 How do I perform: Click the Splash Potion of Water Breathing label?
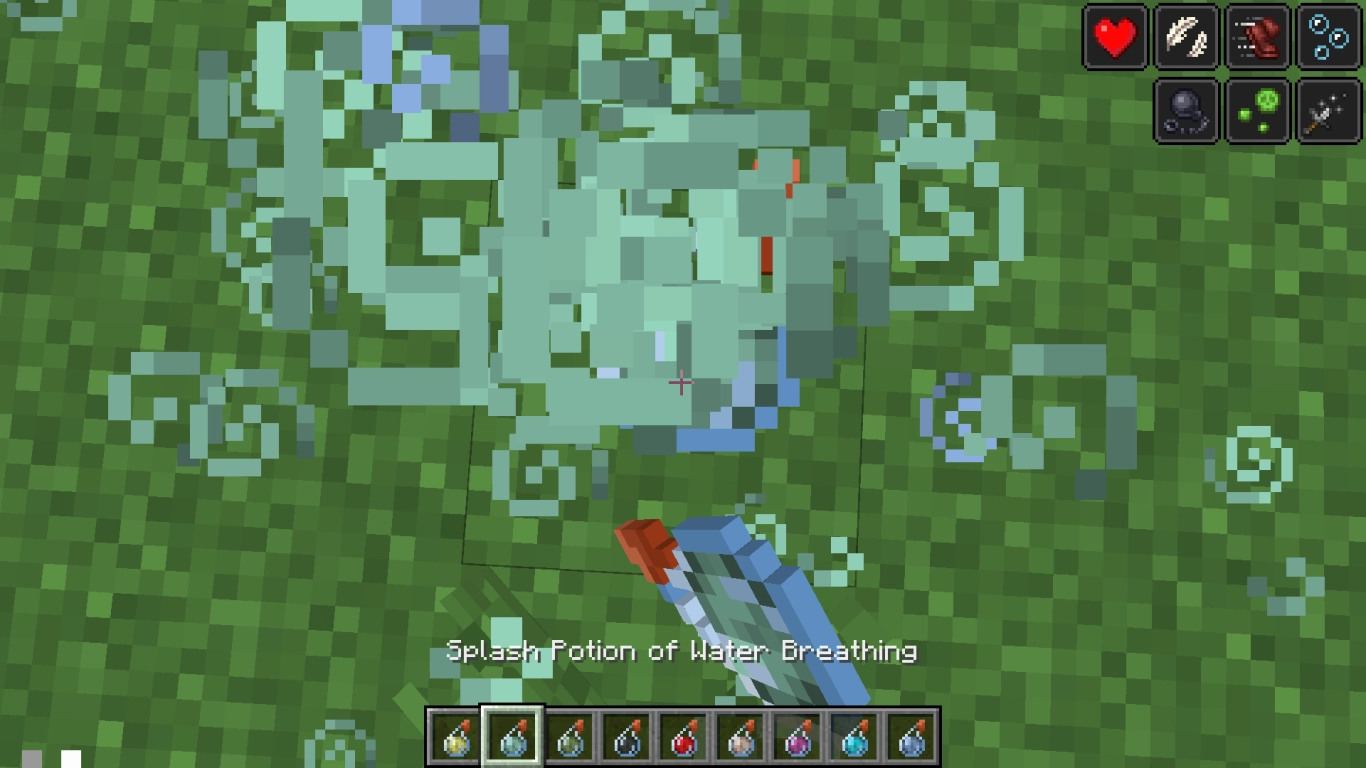click(681, 650)
